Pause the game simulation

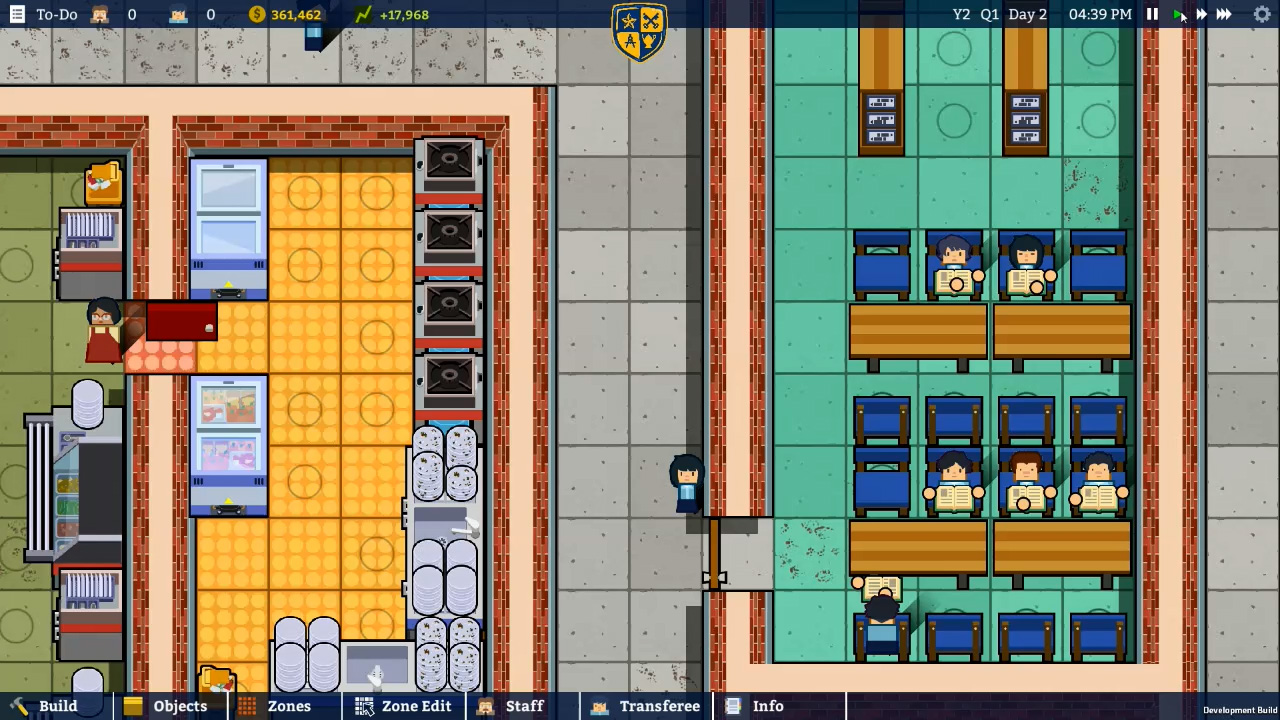(x=1152, y=14)
